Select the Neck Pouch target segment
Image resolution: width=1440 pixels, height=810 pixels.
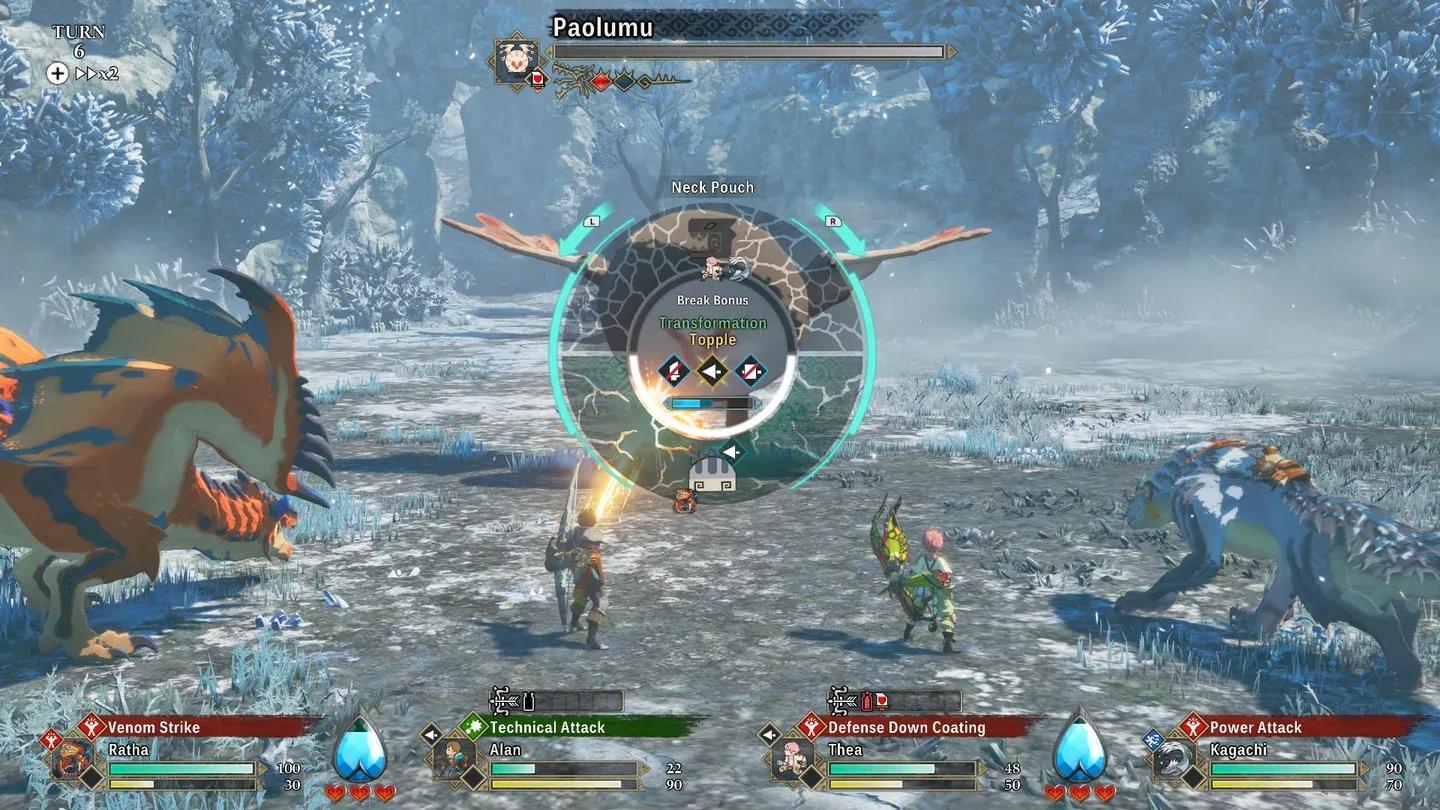click(x=712, y=240)
